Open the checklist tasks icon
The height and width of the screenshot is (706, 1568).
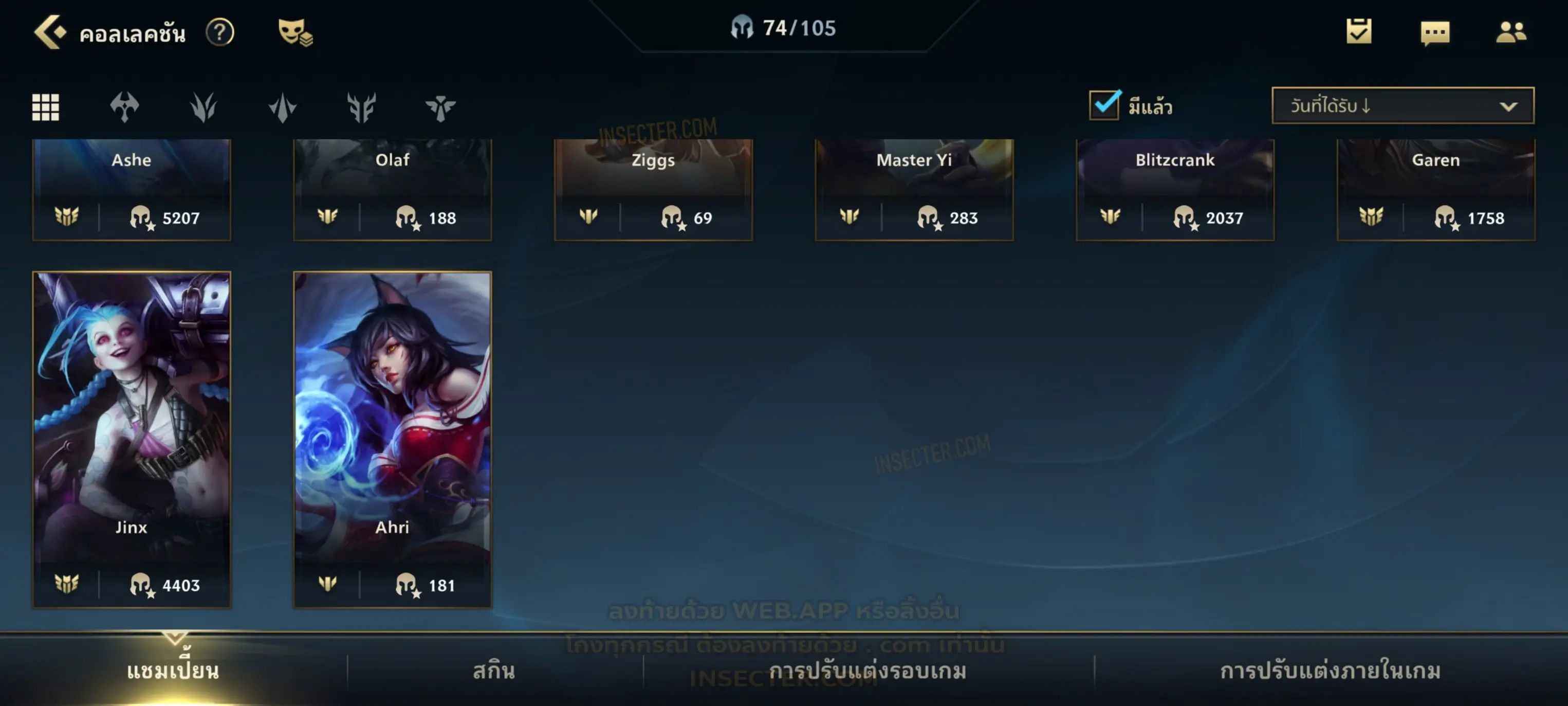pyautogui.click(x=1359, y=32)
